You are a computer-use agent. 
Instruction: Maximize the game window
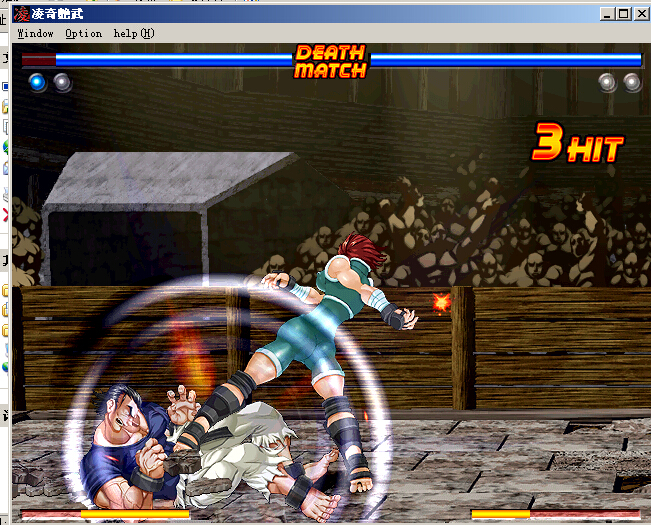(623, 14)
